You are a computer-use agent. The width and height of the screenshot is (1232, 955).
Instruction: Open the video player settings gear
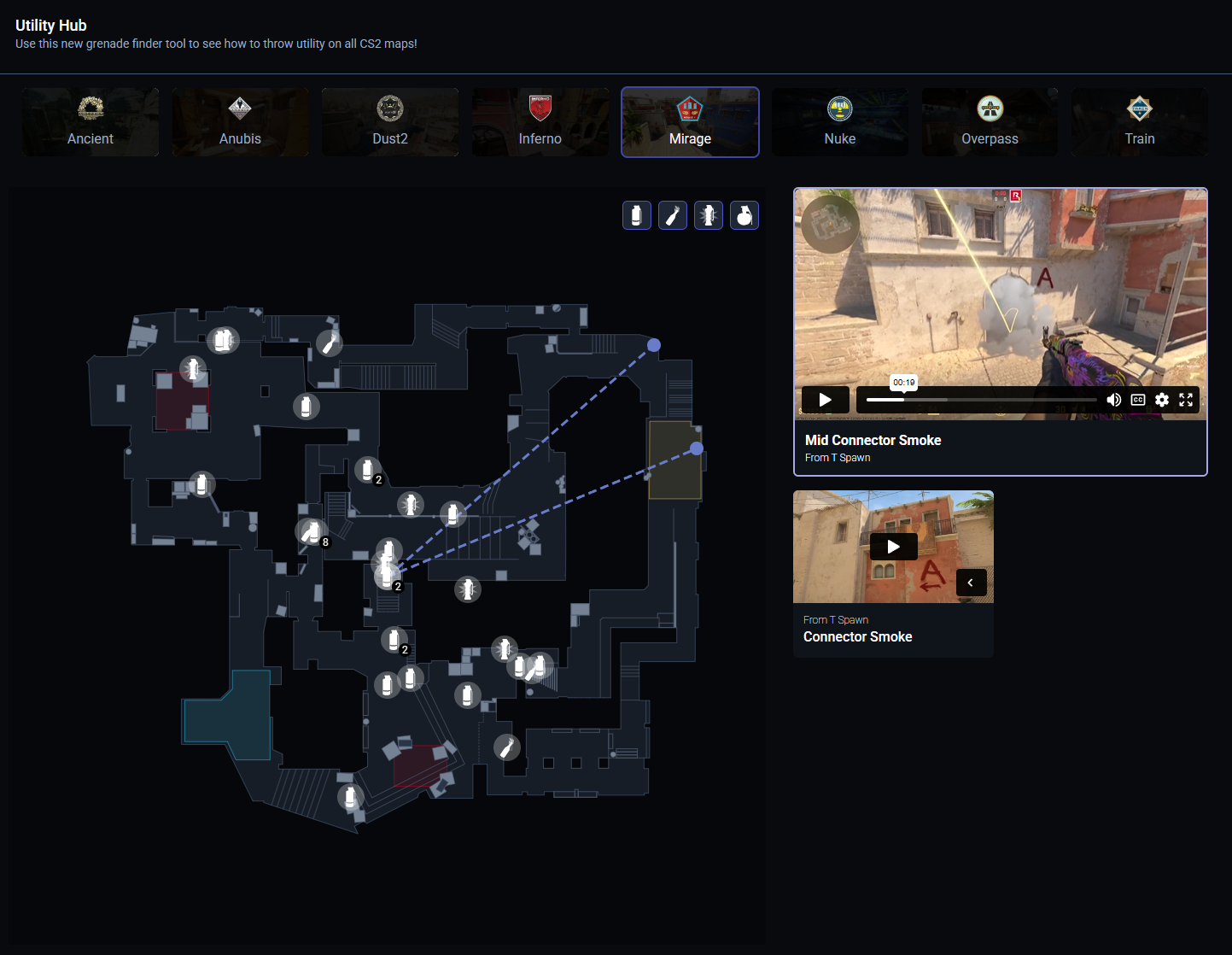click(1162, 400)
